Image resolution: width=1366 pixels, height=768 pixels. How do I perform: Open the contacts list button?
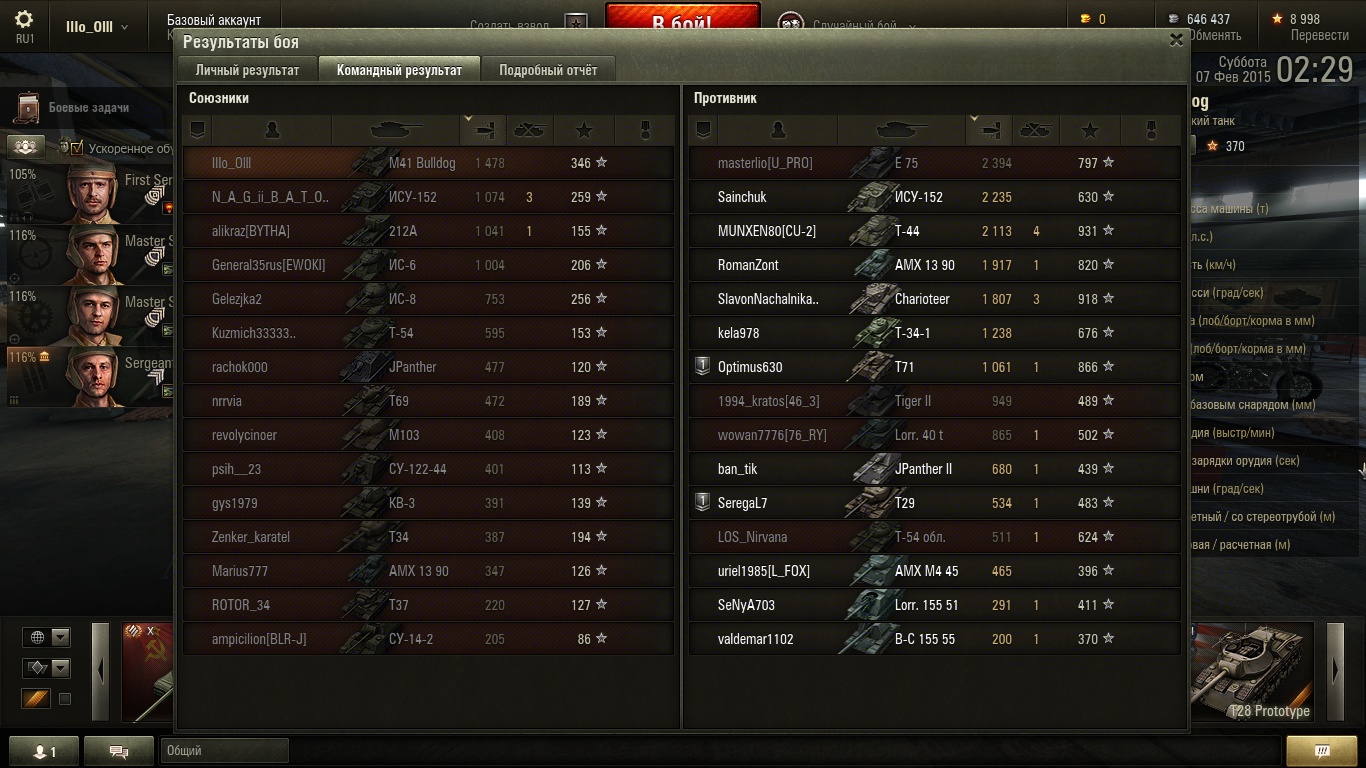point(43,751)
